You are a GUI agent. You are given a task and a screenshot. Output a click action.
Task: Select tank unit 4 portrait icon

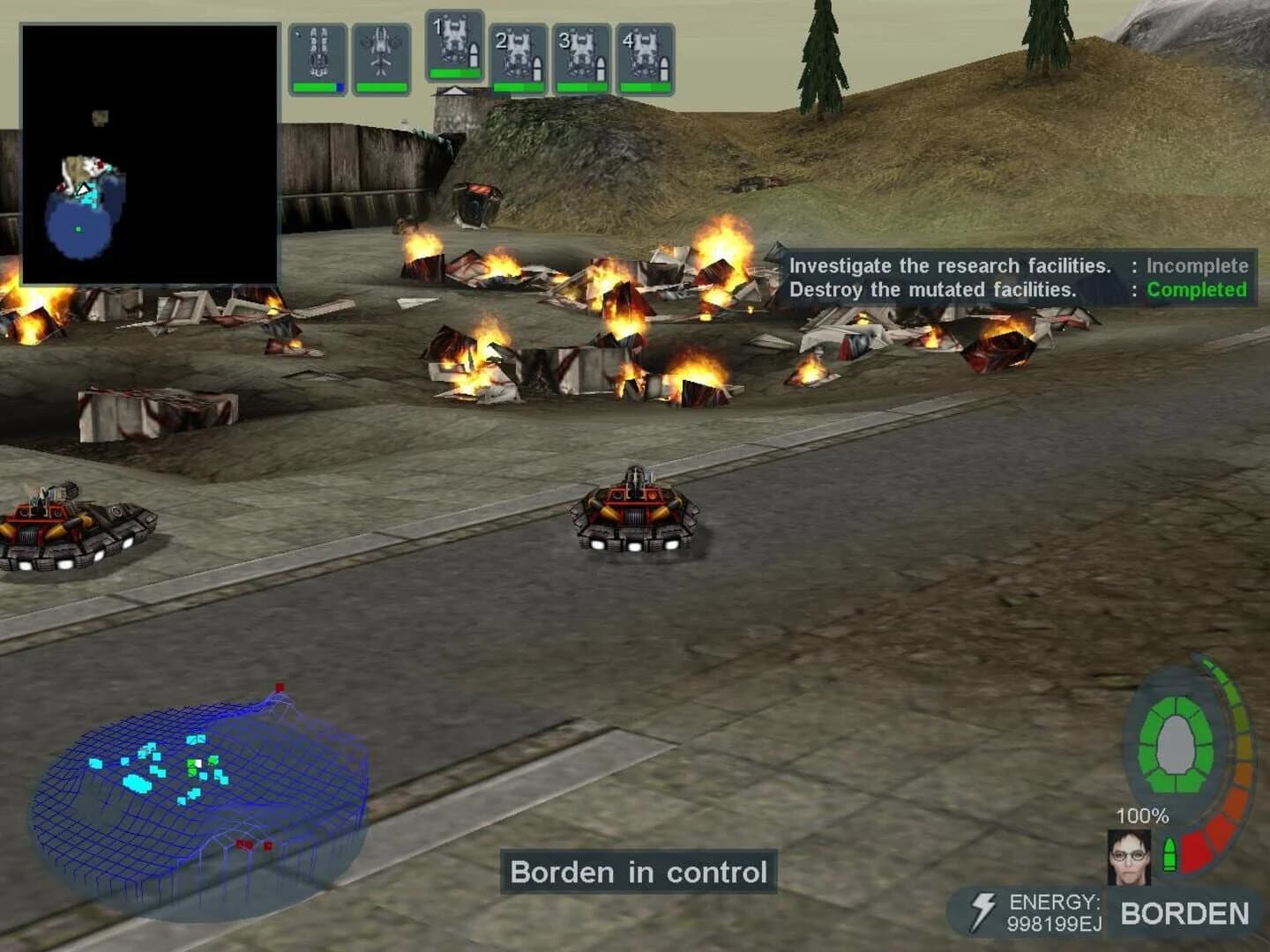(x=647, y=53)
